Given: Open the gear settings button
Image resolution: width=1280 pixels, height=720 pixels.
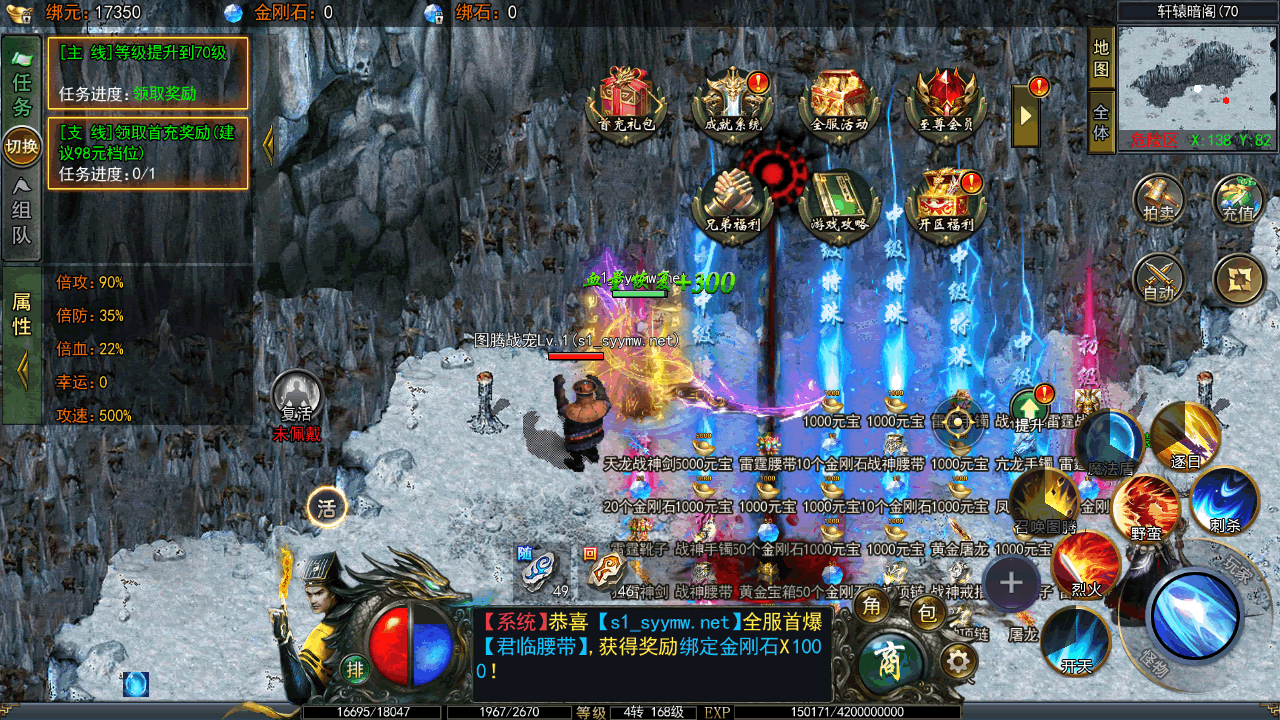Looking at the screenshot, I should click(x=958, y=660).
